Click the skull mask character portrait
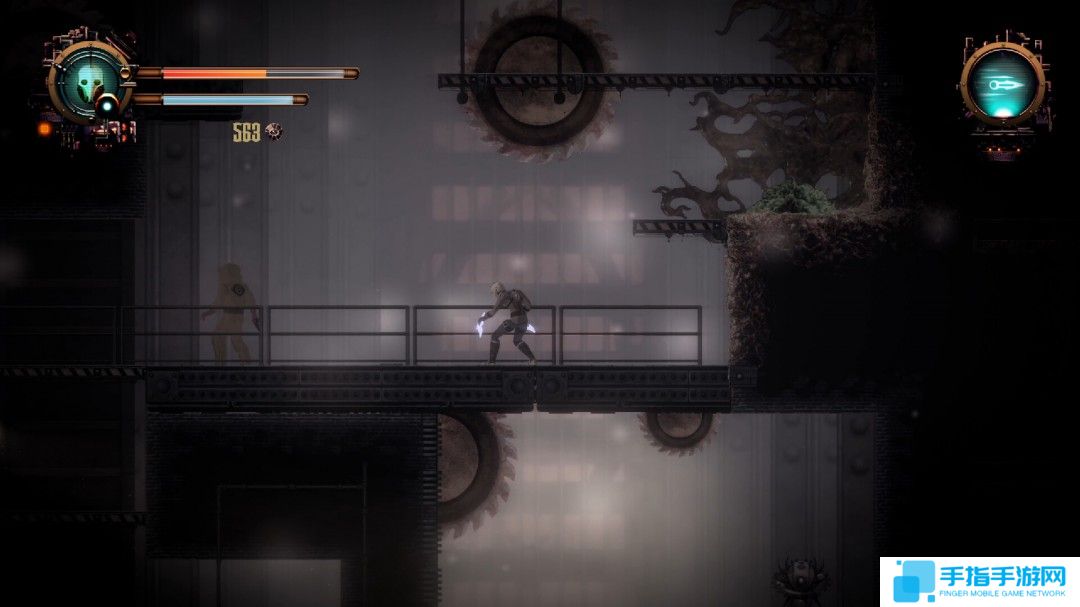This screenshot has width=1080, height=607. point(89,80)
